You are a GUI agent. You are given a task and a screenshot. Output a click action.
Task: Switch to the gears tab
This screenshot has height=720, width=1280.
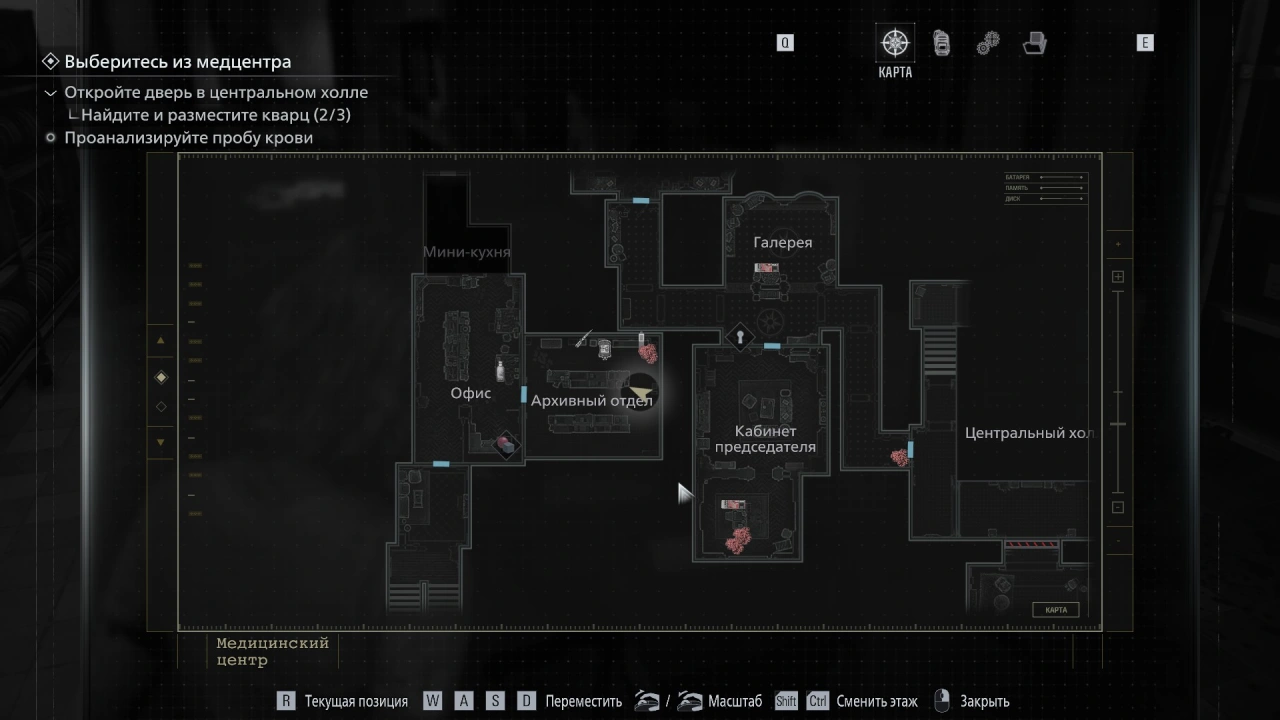988,43
